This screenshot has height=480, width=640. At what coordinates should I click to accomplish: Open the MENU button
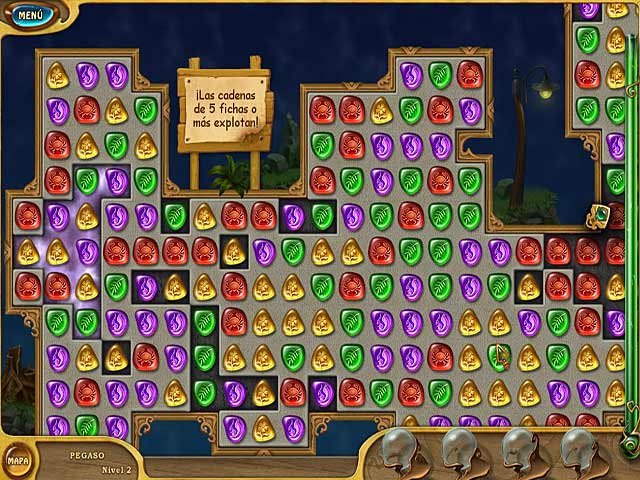[x=31, y=15]
